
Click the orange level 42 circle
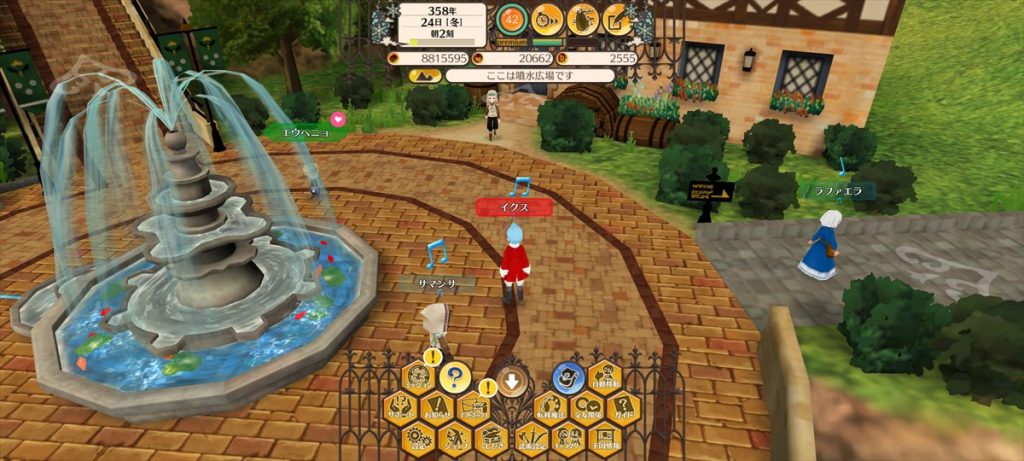click(x=511, y=18)
